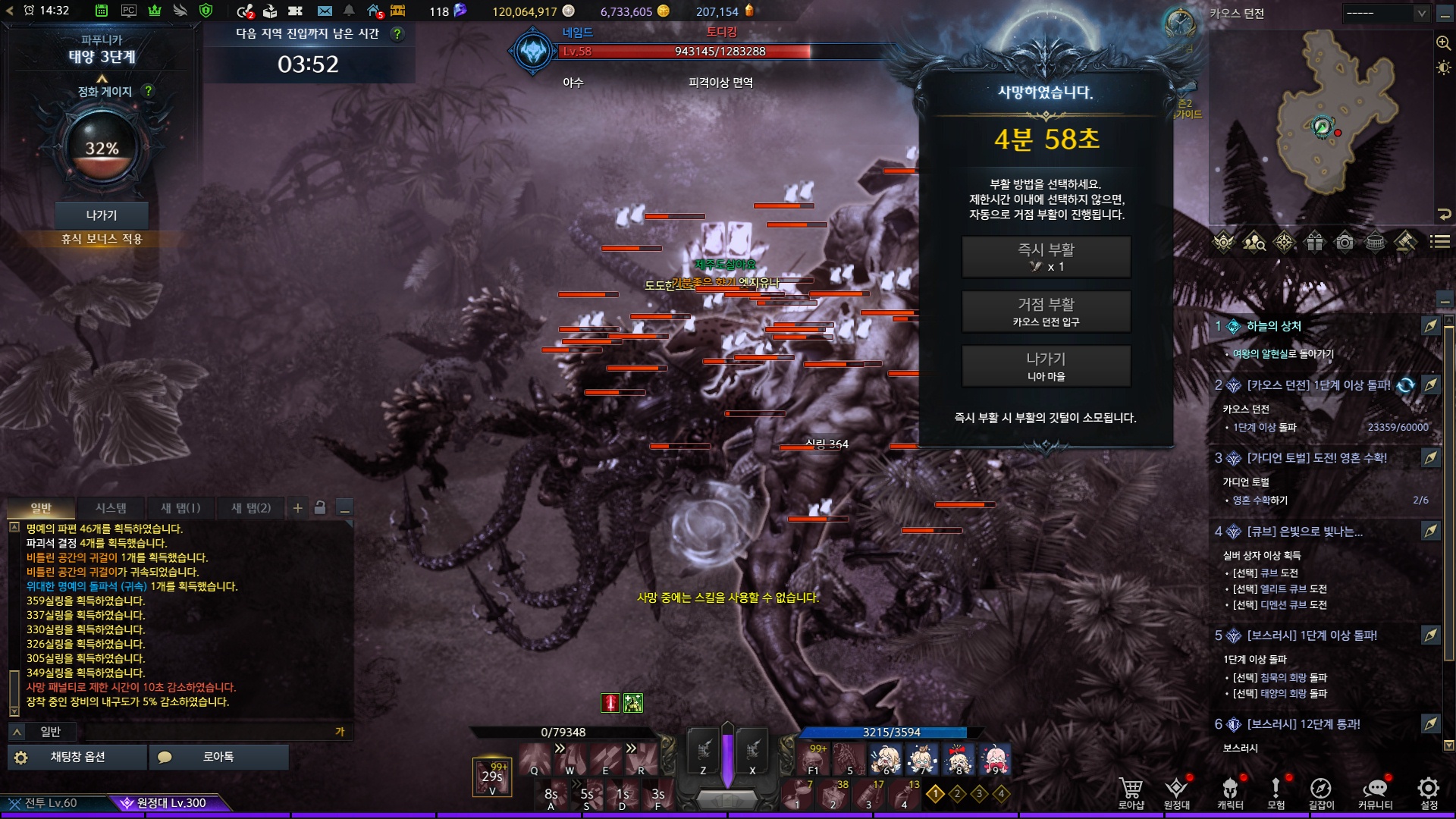Click the chat input field
The width and height of the screenshot is (1456, 819).
[x=209, y=732]
